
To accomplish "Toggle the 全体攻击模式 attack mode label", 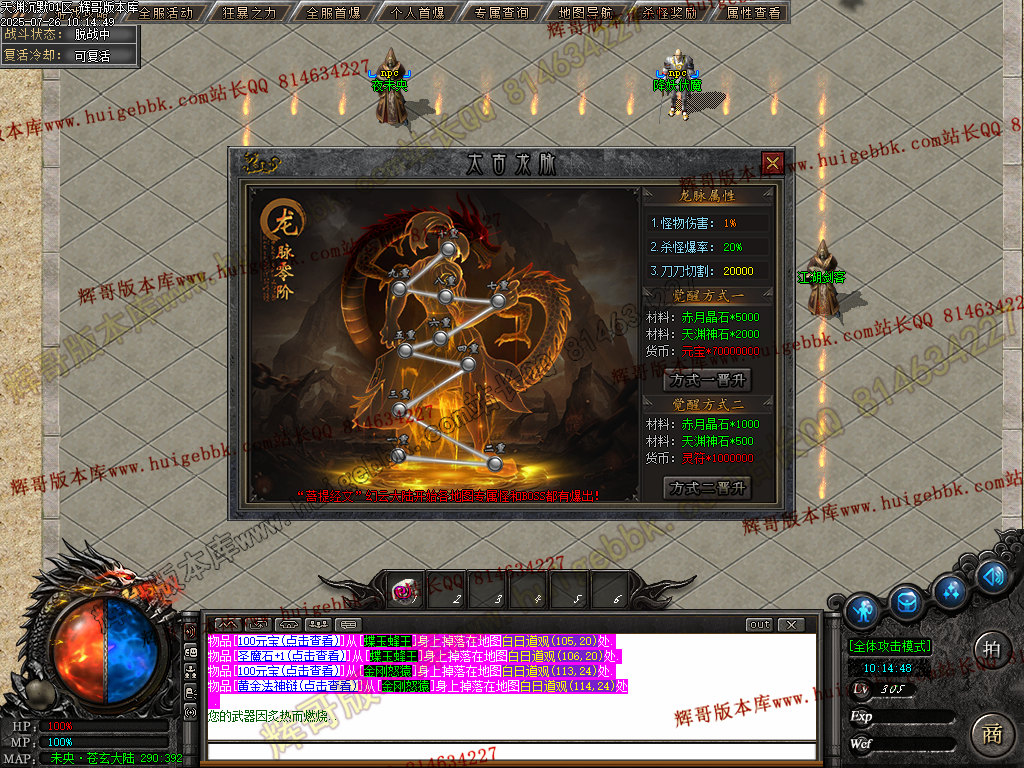I will coord(890,646).
